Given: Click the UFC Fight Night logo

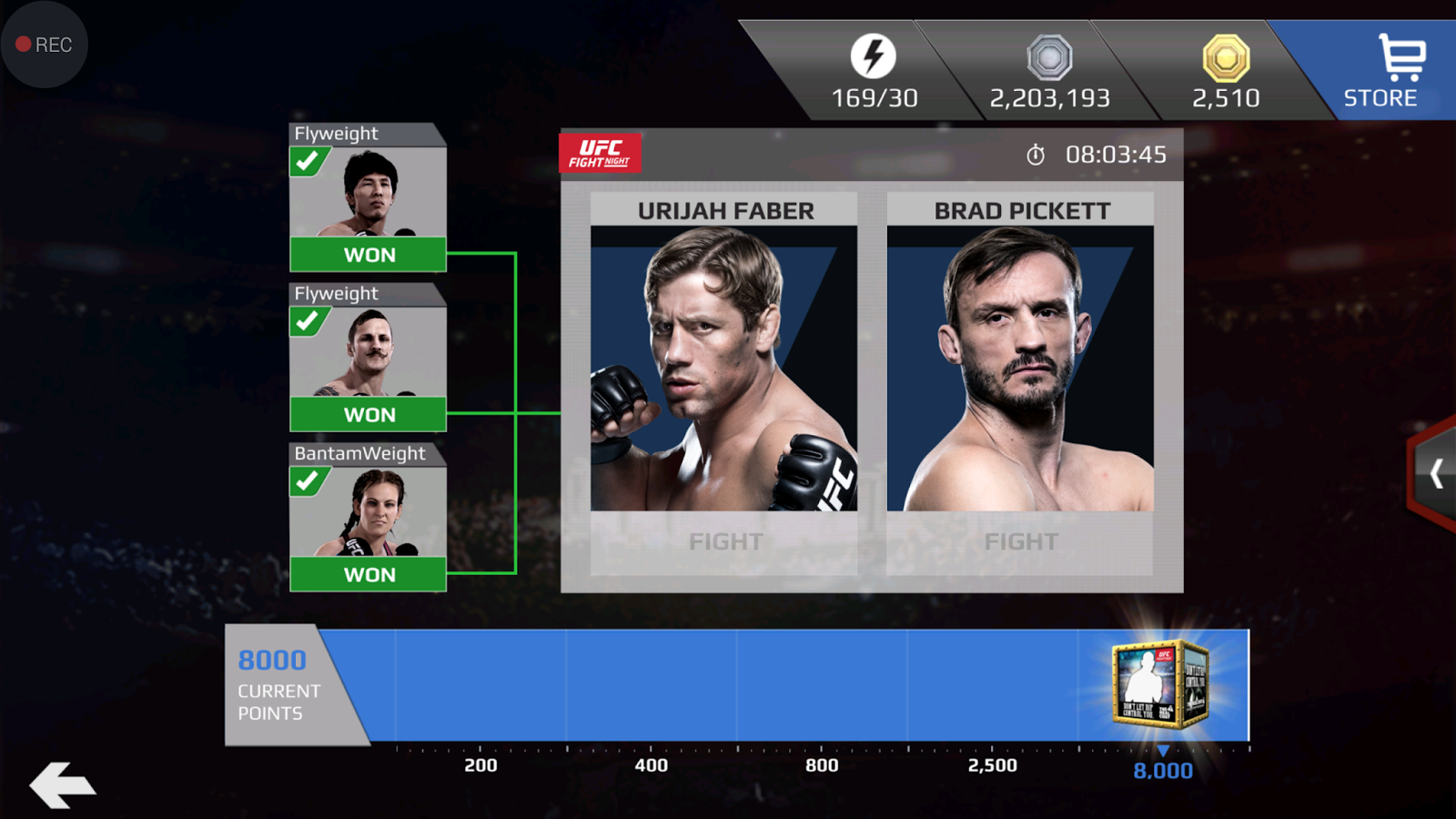Looking at the screenshot, I should pos(601,152).
